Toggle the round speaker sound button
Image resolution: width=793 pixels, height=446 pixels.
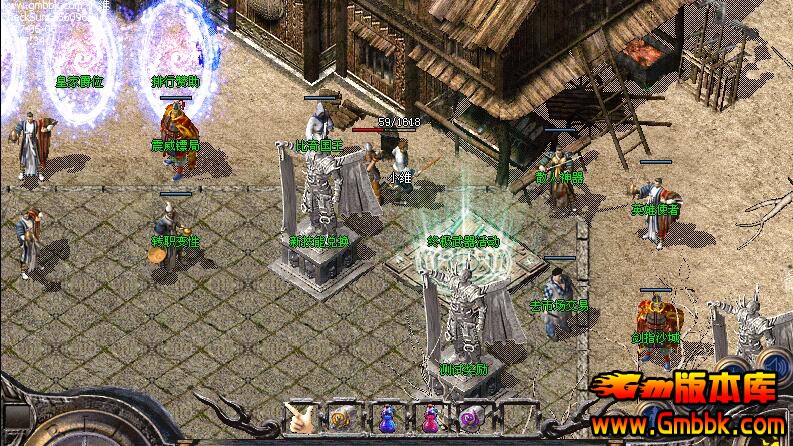click(x=773, y=361)
